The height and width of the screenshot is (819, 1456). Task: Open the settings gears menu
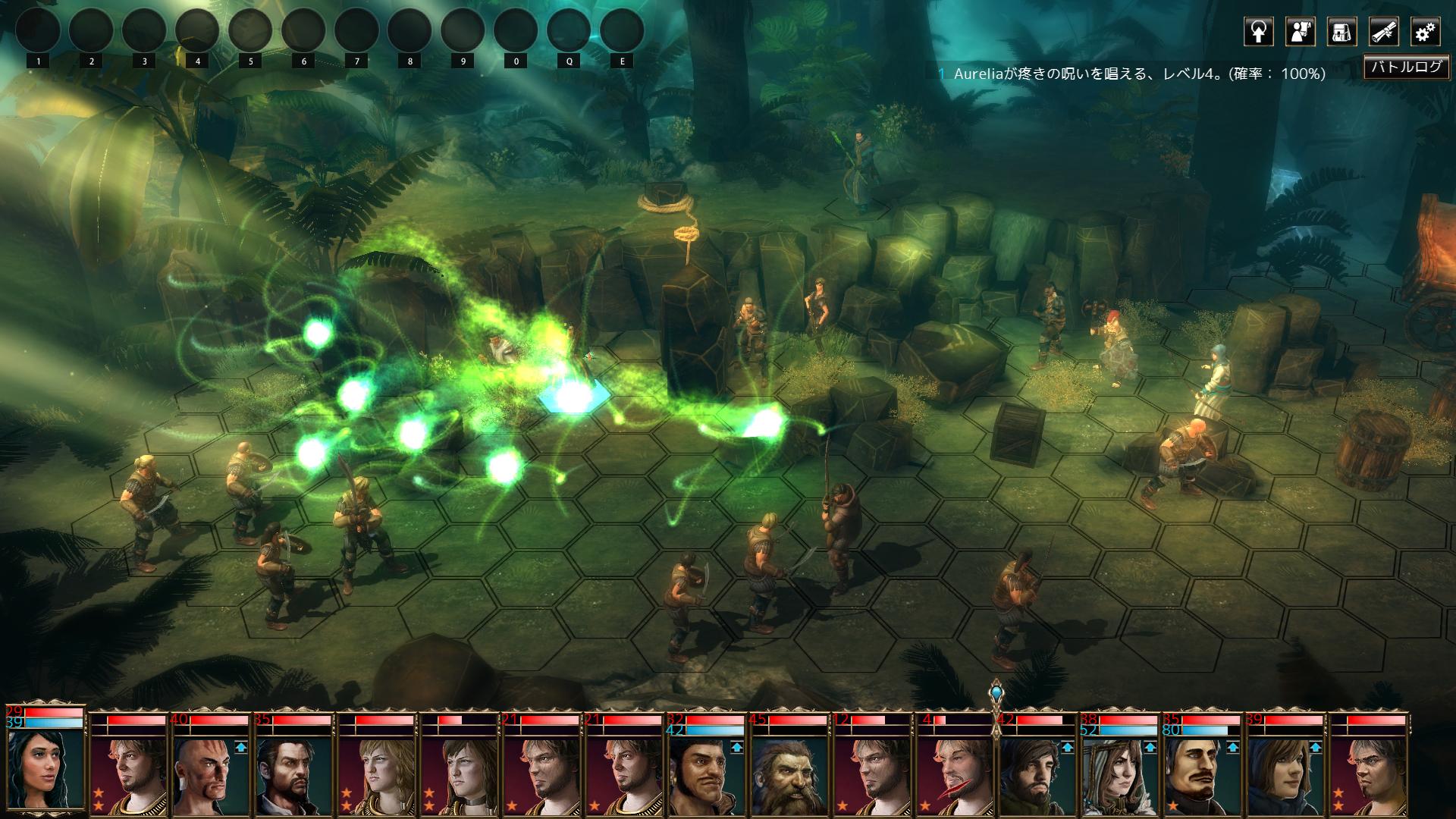(x=1425, y=32)
